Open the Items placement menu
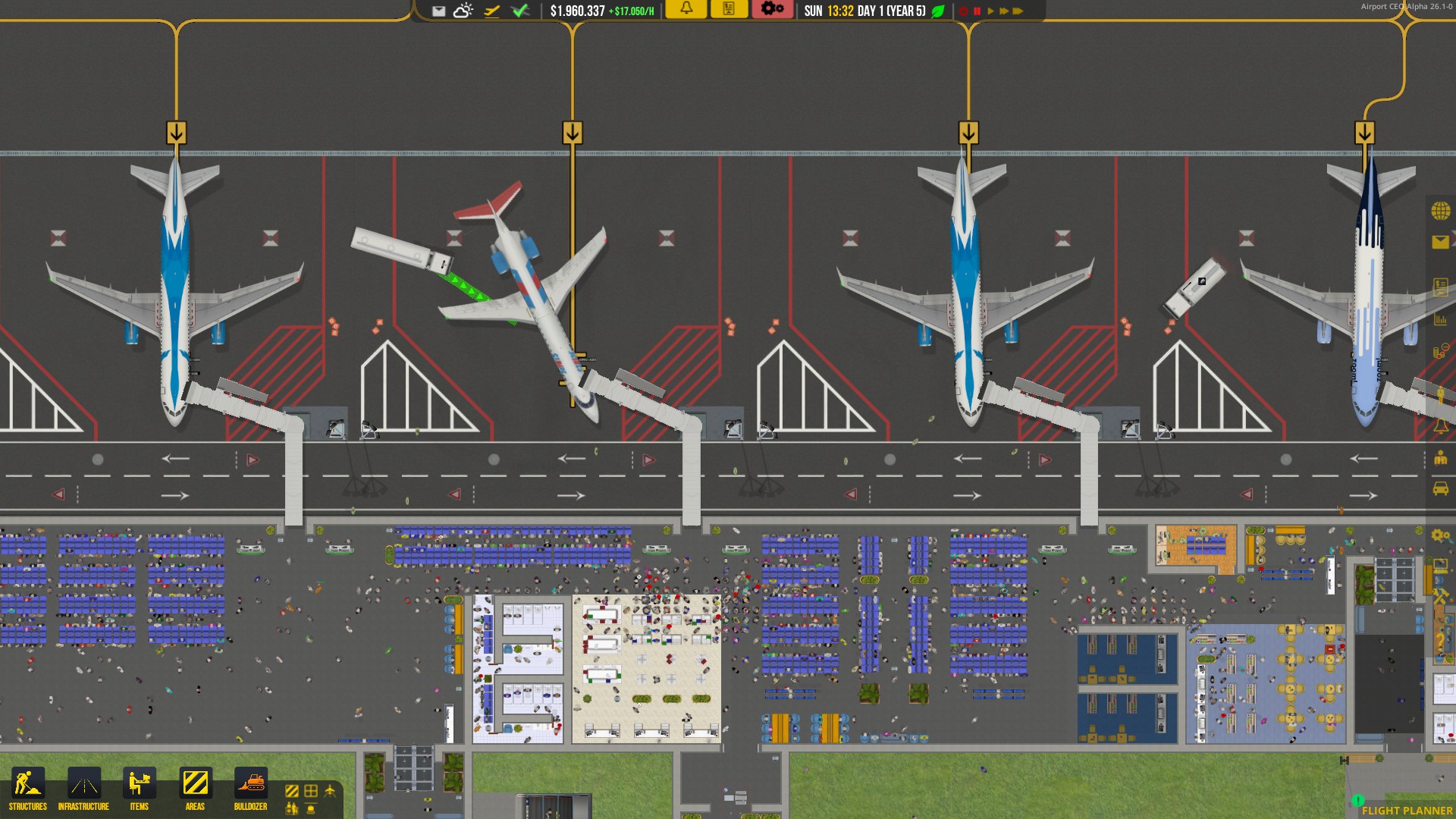Screen dimensions: 1456x819 [140, 783]
